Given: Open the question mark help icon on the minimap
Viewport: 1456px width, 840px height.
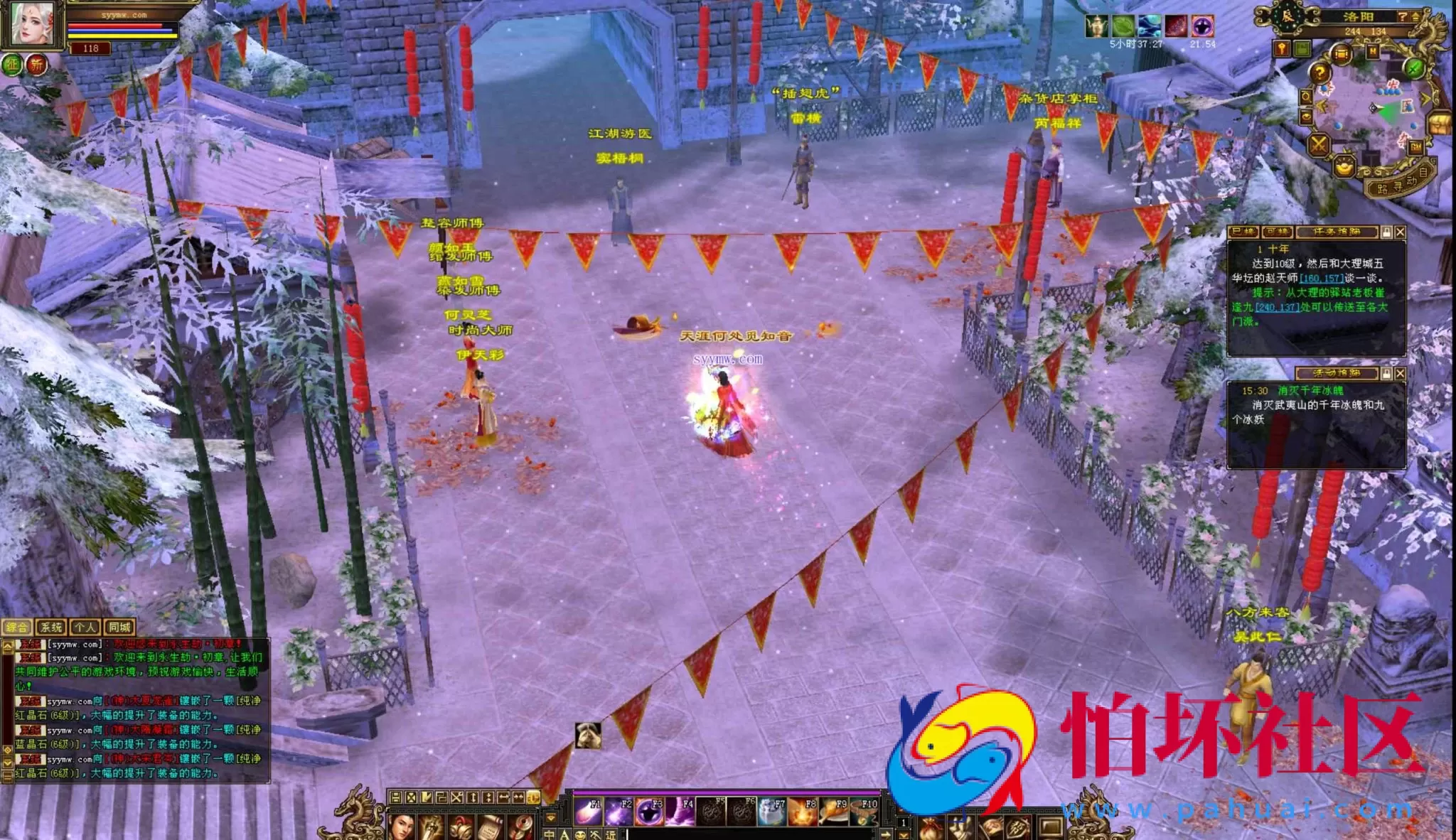Looking at the screenshot, I should point(1320,72).
